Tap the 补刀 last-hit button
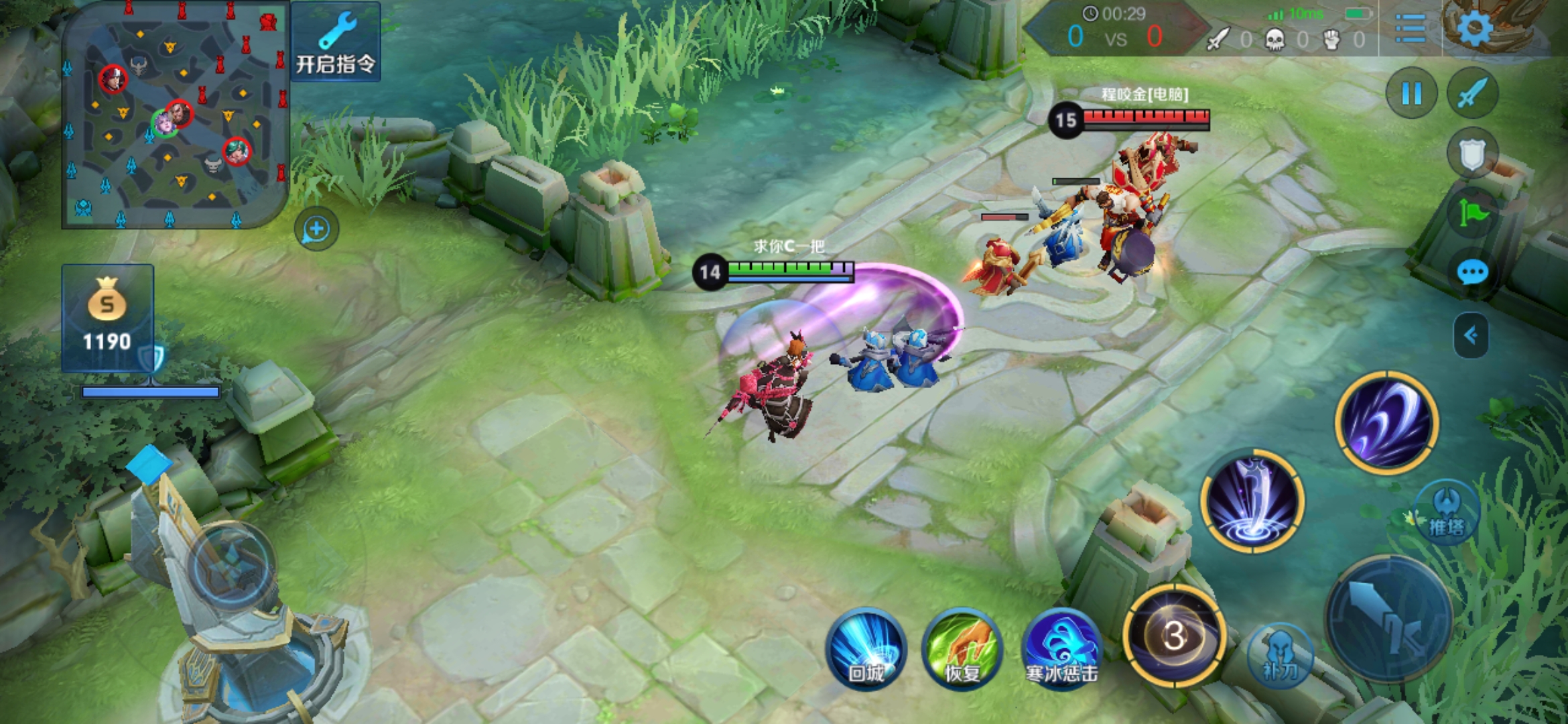Screen dimensions: 1568x724 [x=1280, y=656]
